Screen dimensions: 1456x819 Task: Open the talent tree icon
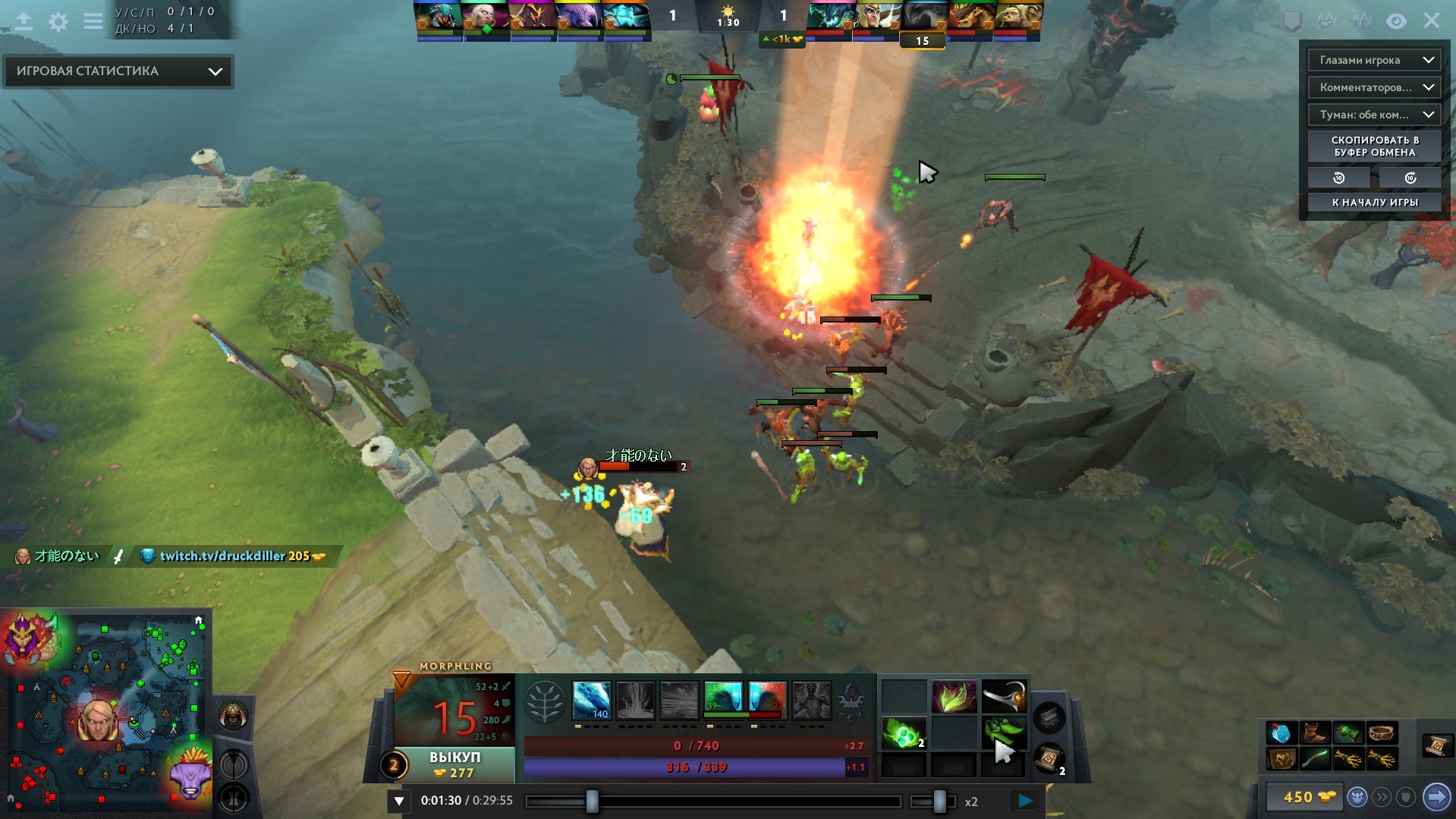[x=544, y=701]
